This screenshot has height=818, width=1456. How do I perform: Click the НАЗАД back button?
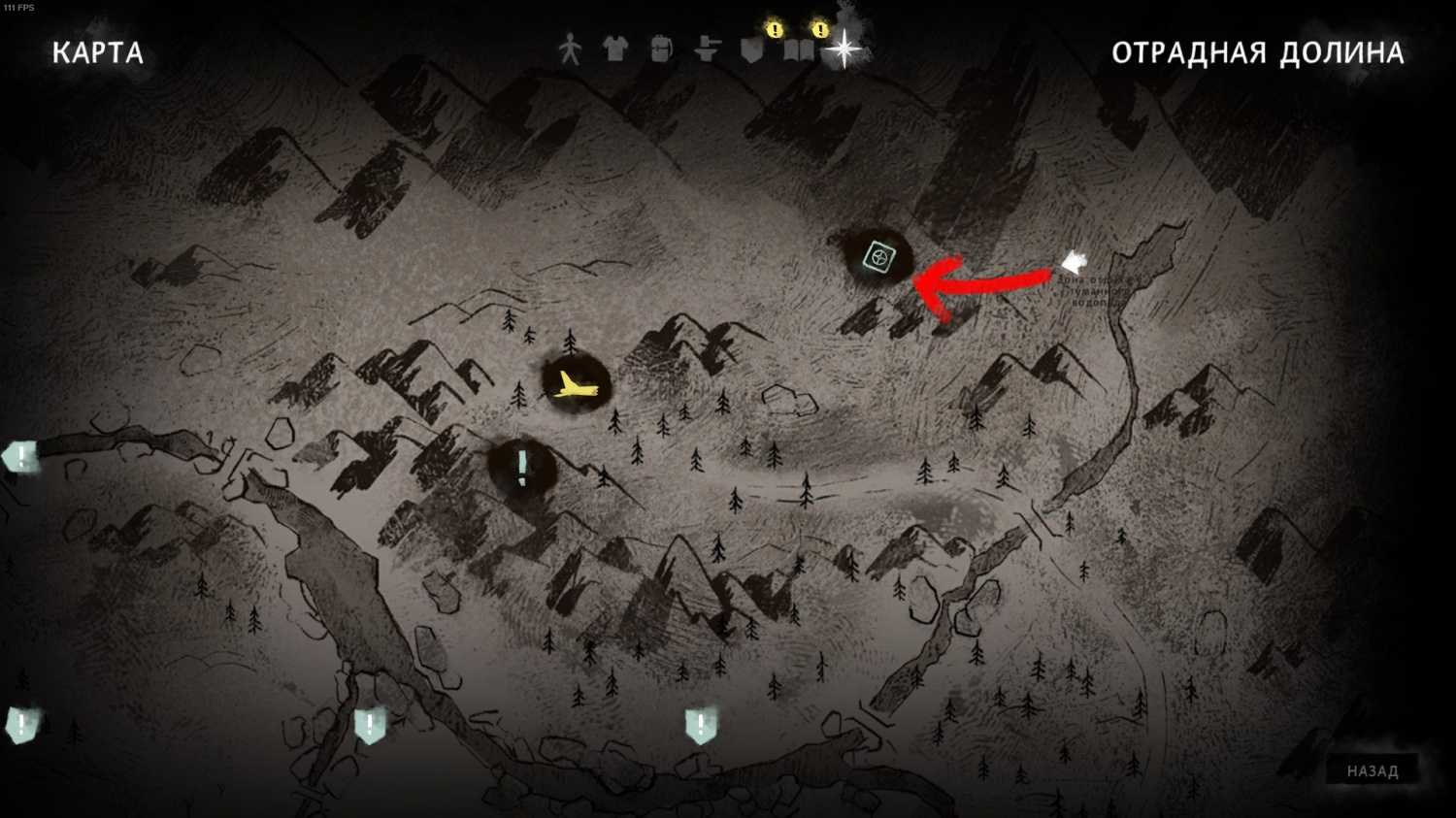click(1373, 771)
